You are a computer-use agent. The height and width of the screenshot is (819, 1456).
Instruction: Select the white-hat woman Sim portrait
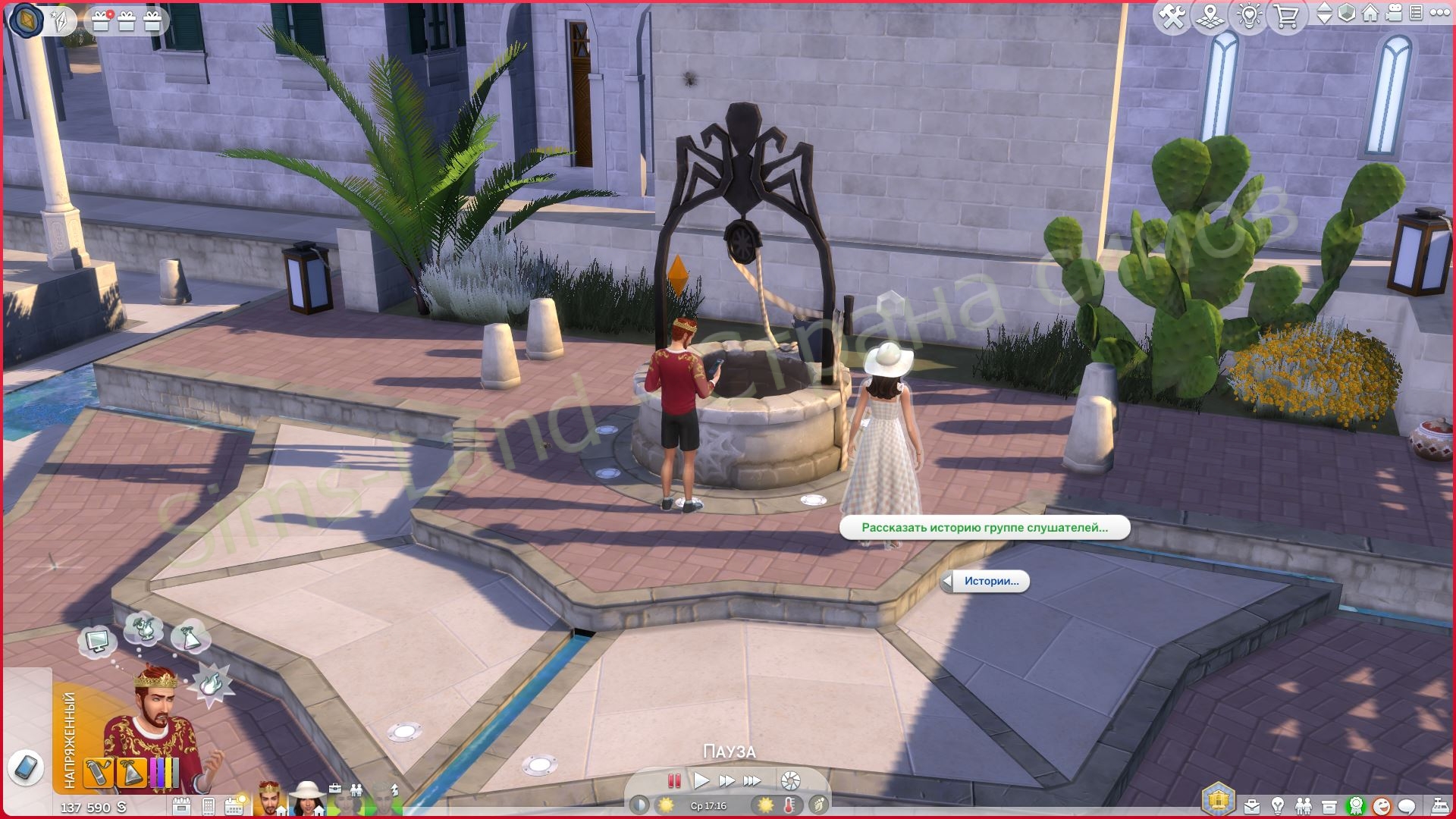click(306, 799)
